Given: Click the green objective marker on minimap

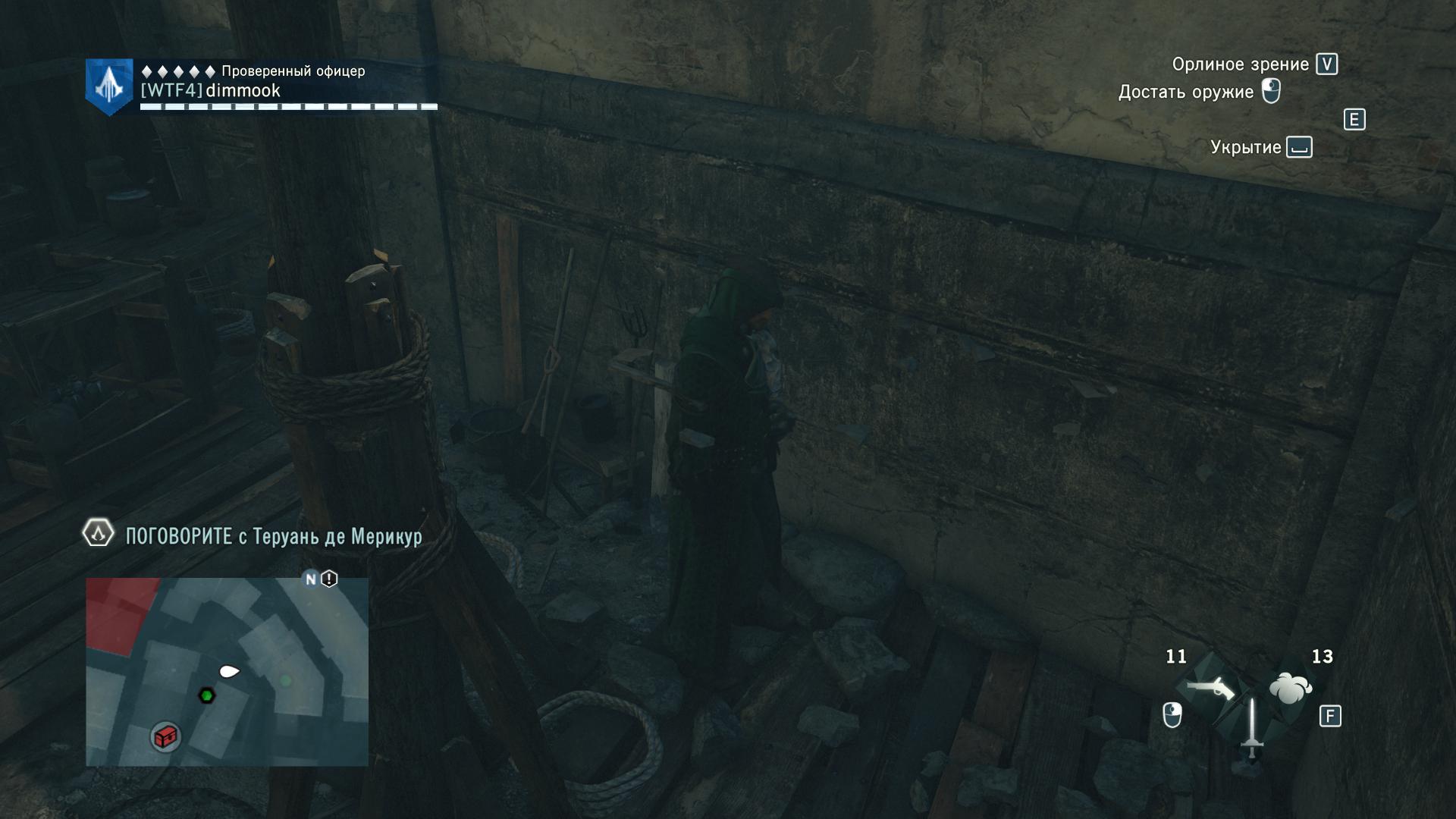Looking at the screenshot, I should pyautogui.click(x=206, y=695).
